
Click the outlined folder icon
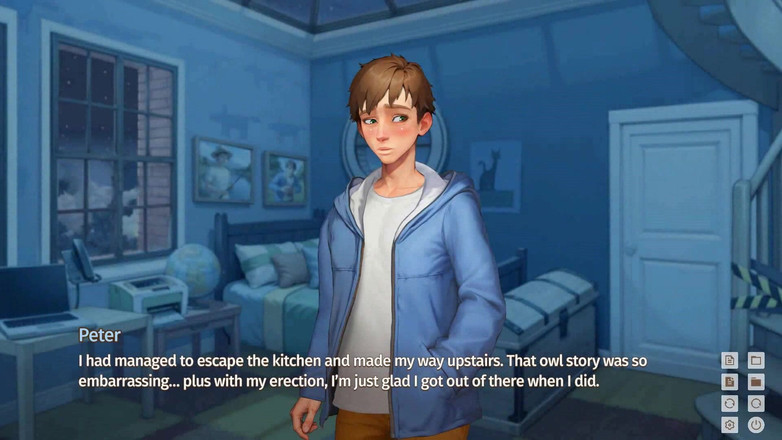pyautogui.click(x=756, y=360)
